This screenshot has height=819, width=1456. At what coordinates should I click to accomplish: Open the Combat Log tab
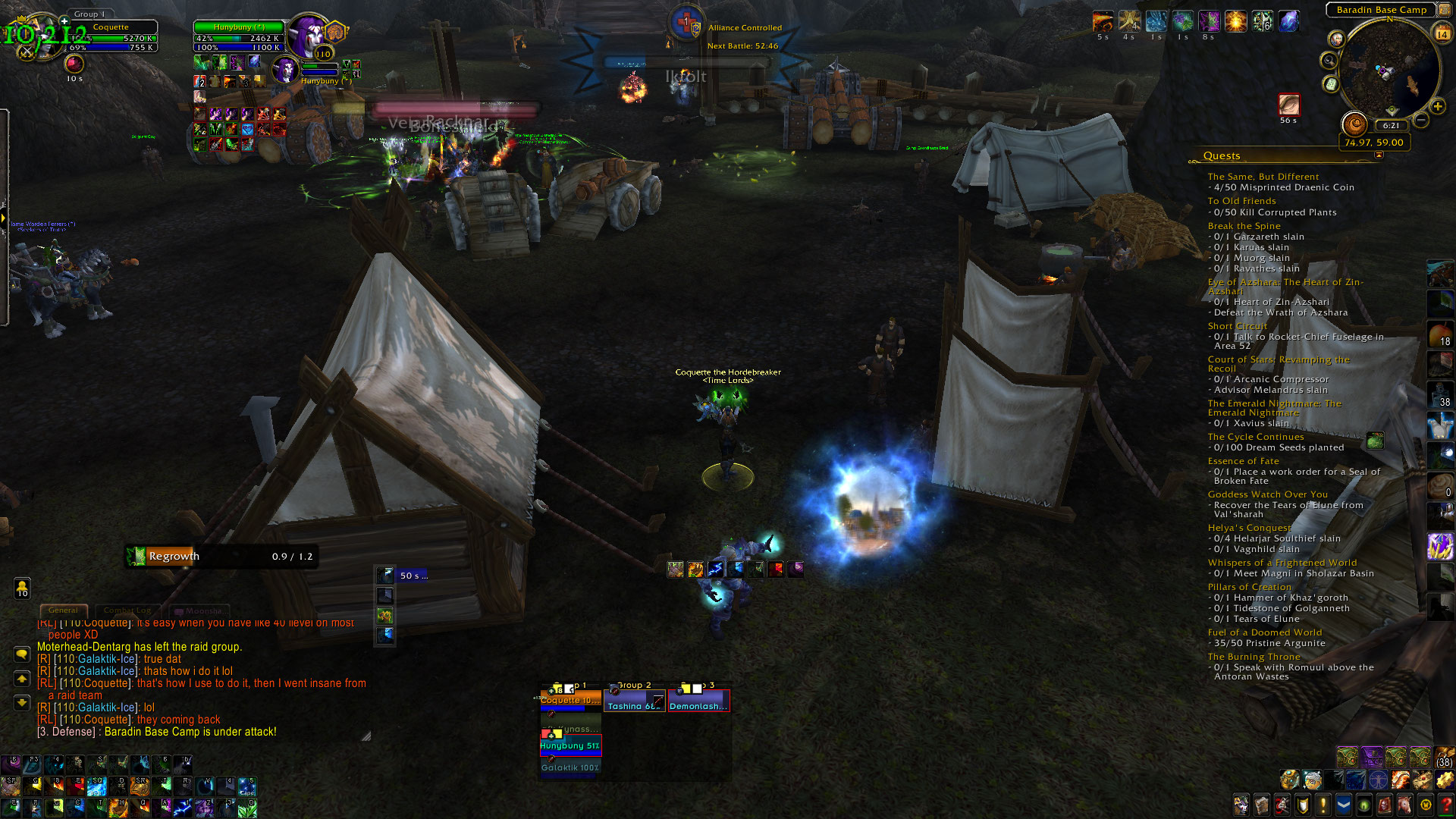pyautogui.click(x=127, y=610)
